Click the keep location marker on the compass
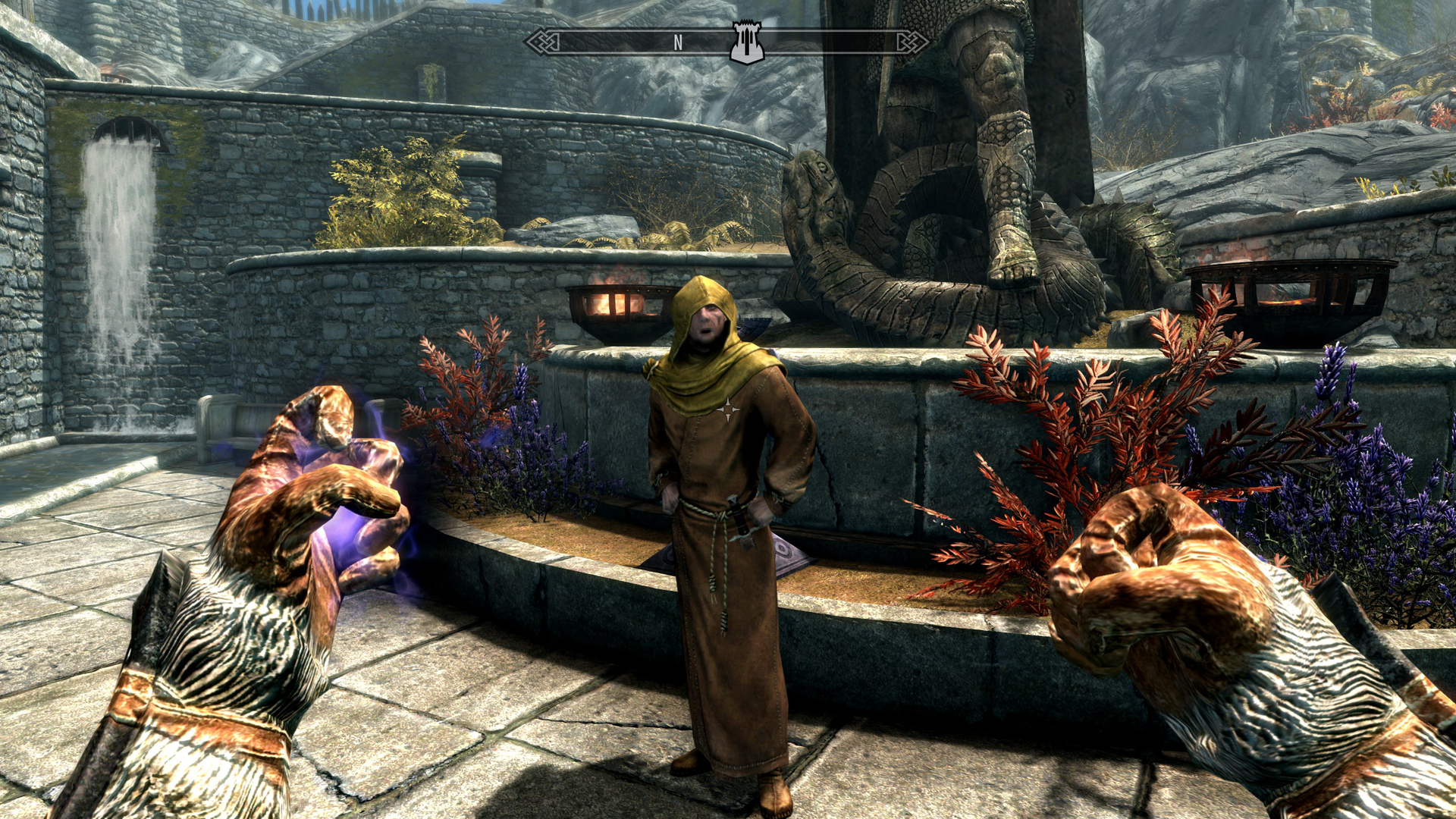The width and height of the screenshot is (1456, 819). pyautogui.click(x=747, y=42)
